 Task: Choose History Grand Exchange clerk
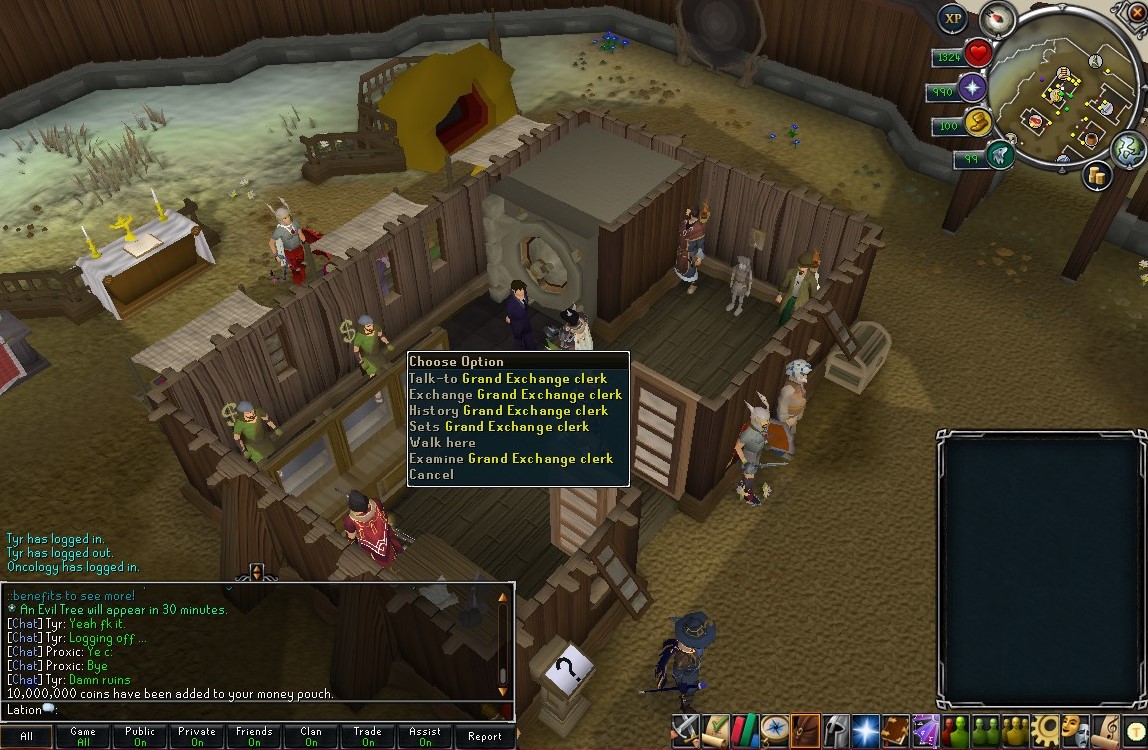(x=508, y=411)
